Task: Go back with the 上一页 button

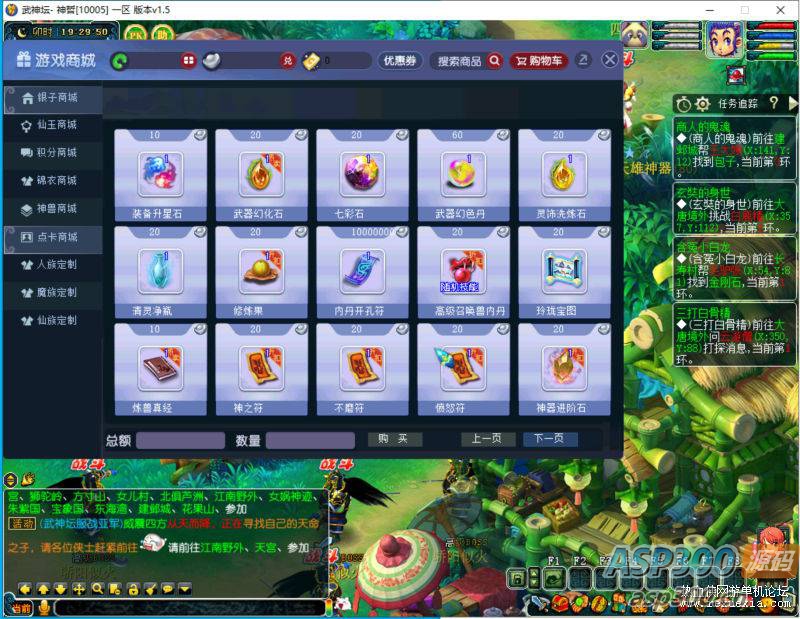Action: click(488, 439)
